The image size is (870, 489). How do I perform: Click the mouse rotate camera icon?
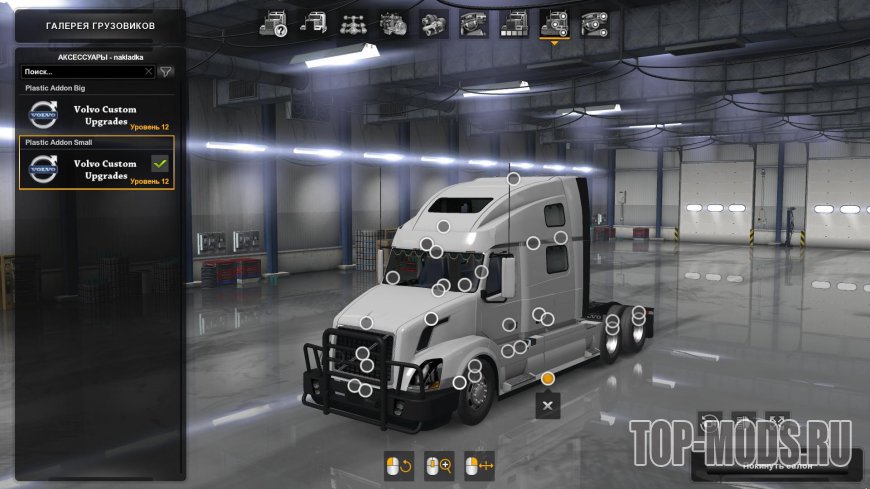(x=398, y=465)
